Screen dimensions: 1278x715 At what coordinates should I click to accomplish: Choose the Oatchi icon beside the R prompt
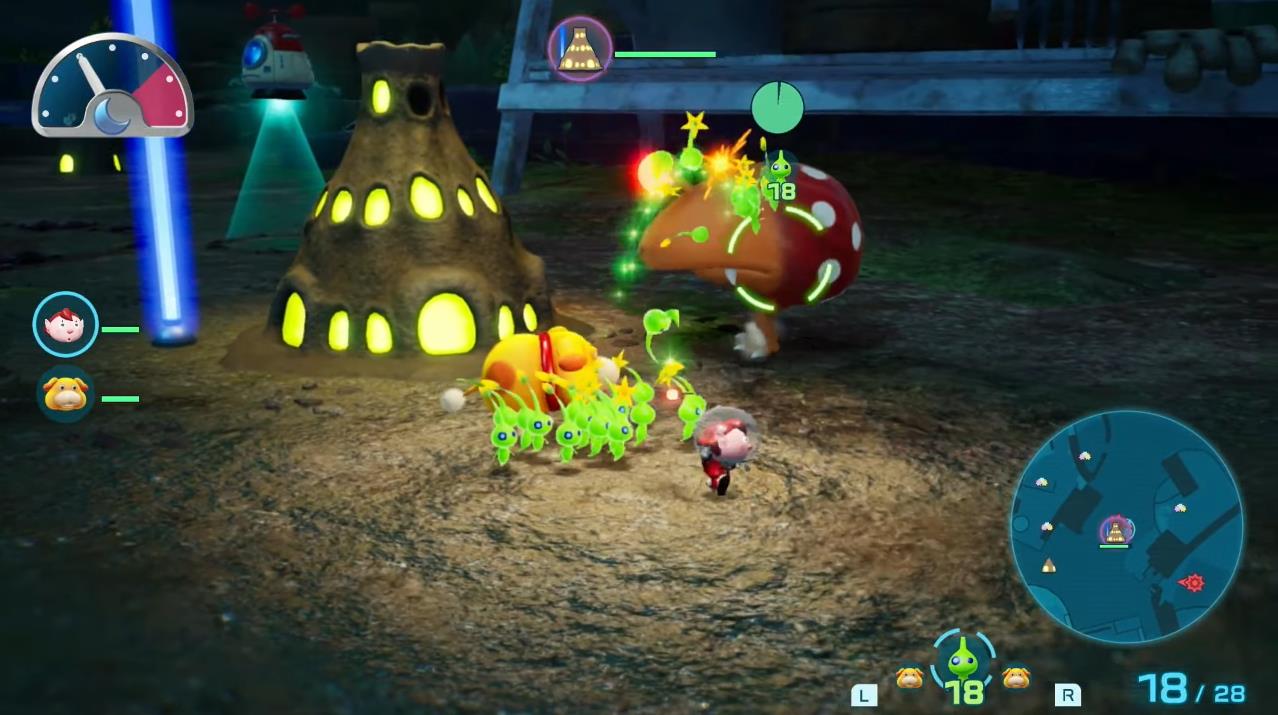point(1017,678)
